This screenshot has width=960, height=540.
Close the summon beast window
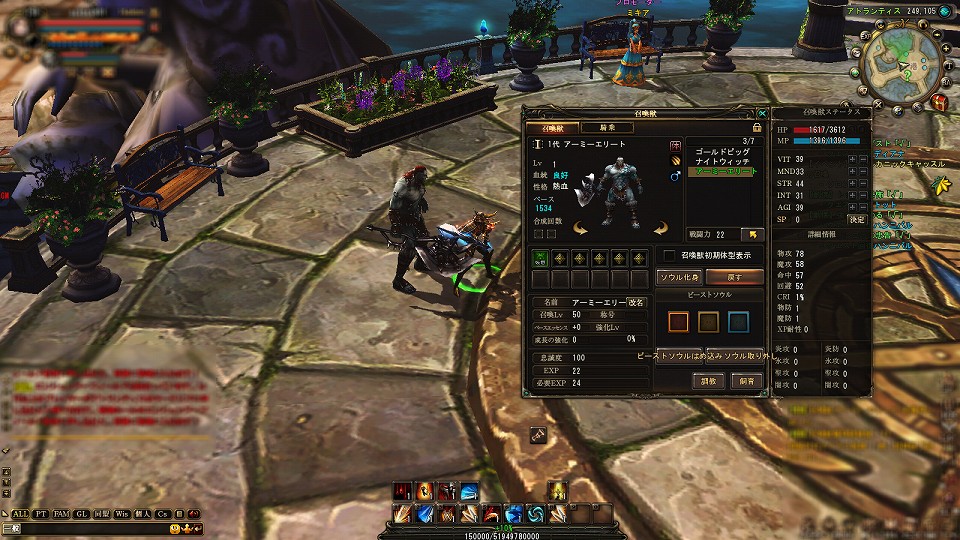pyautogui.click(x=763, y=114)
